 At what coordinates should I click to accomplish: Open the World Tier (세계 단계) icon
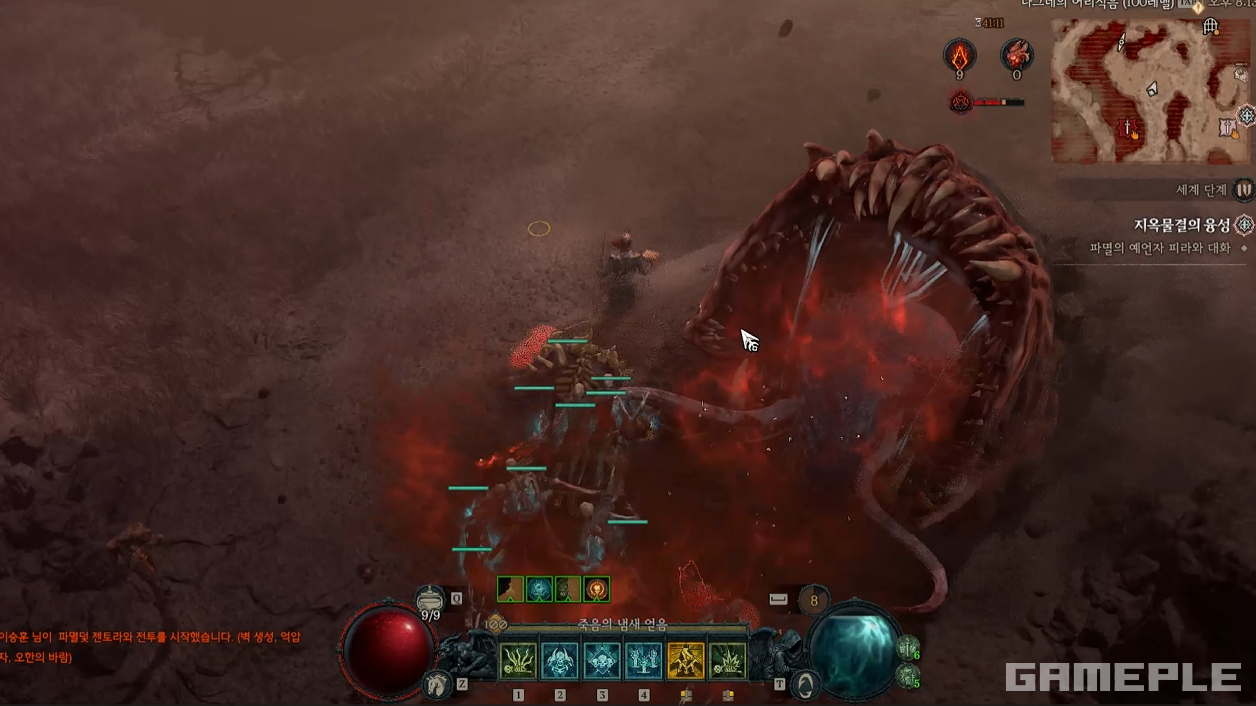click(x=1243, y=189)
